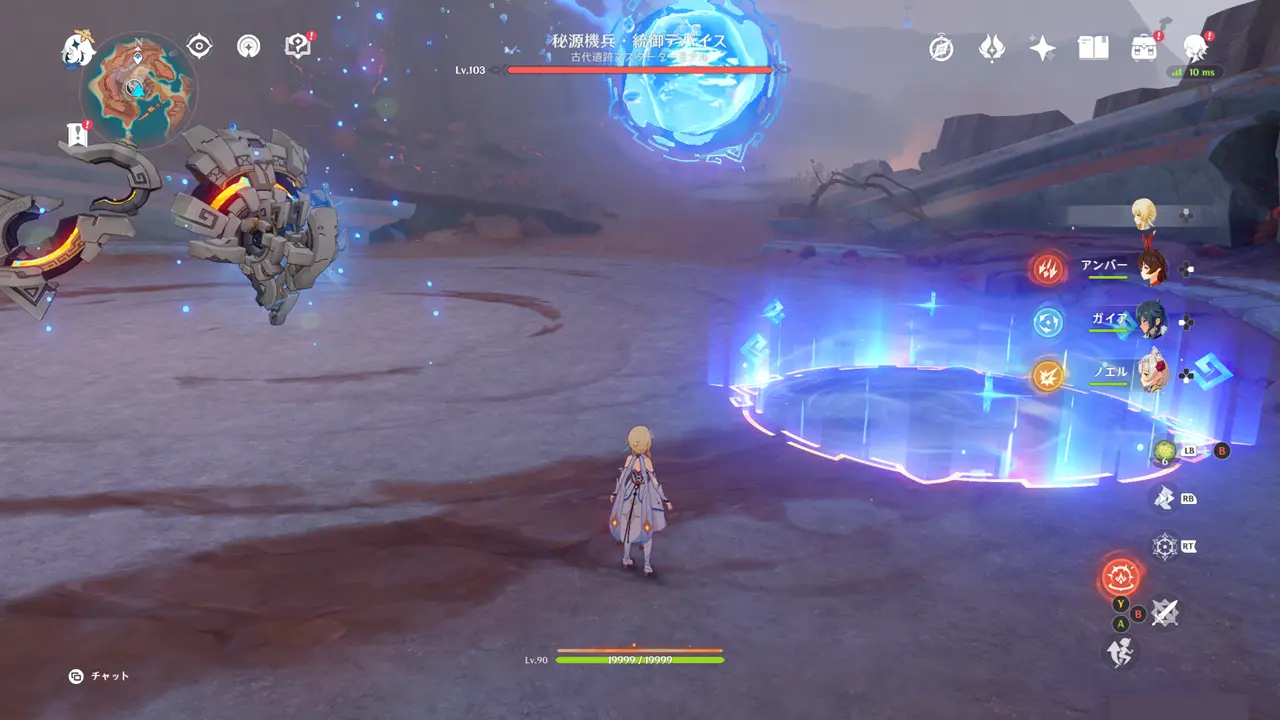Switch to party member アンバー
This screenshot has width=1280, height=720.
tap(1150, 268)
